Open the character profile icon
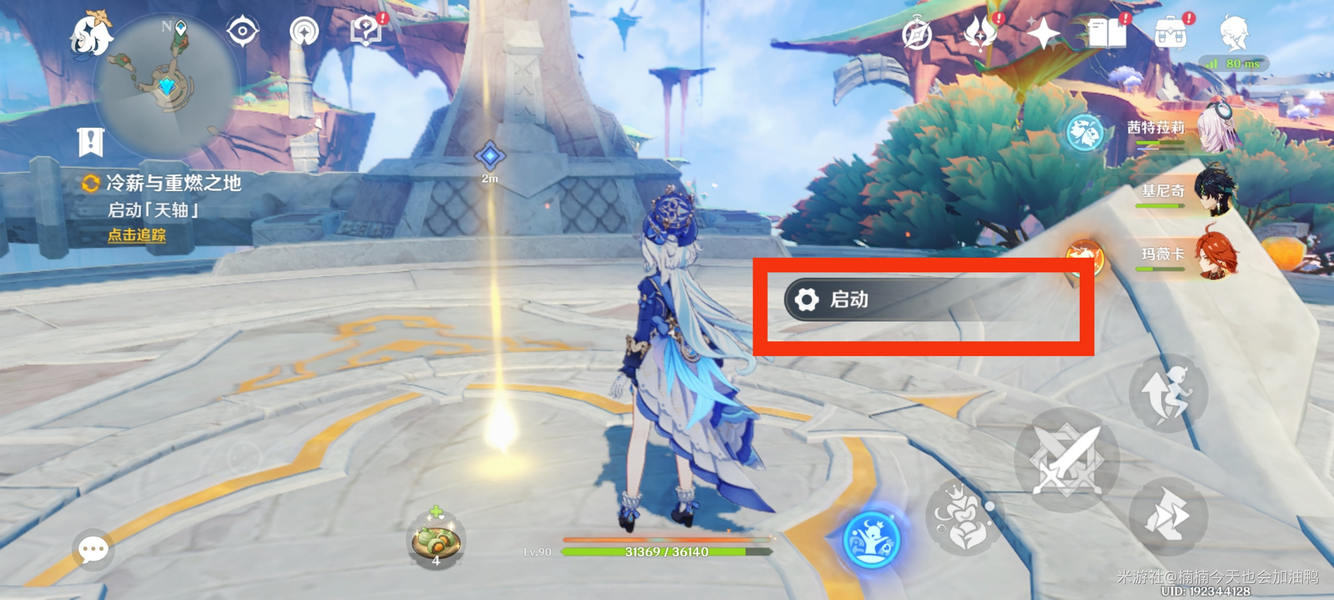This screenshot has height=600, width=1334. 1233,34
